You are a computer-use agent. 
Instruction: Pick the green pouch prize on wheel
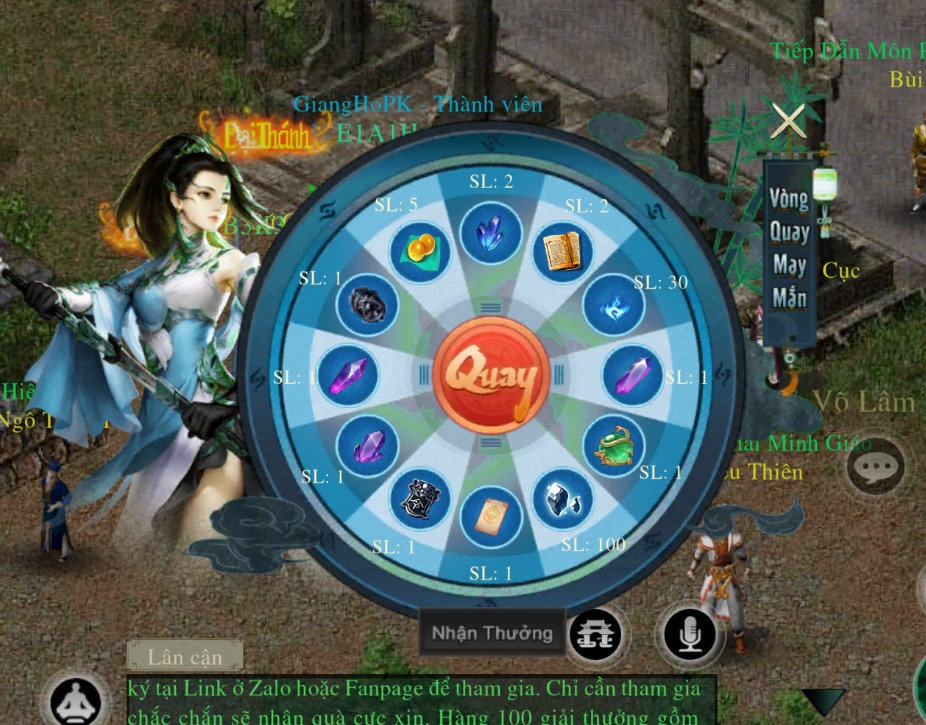tap(613, 449)
